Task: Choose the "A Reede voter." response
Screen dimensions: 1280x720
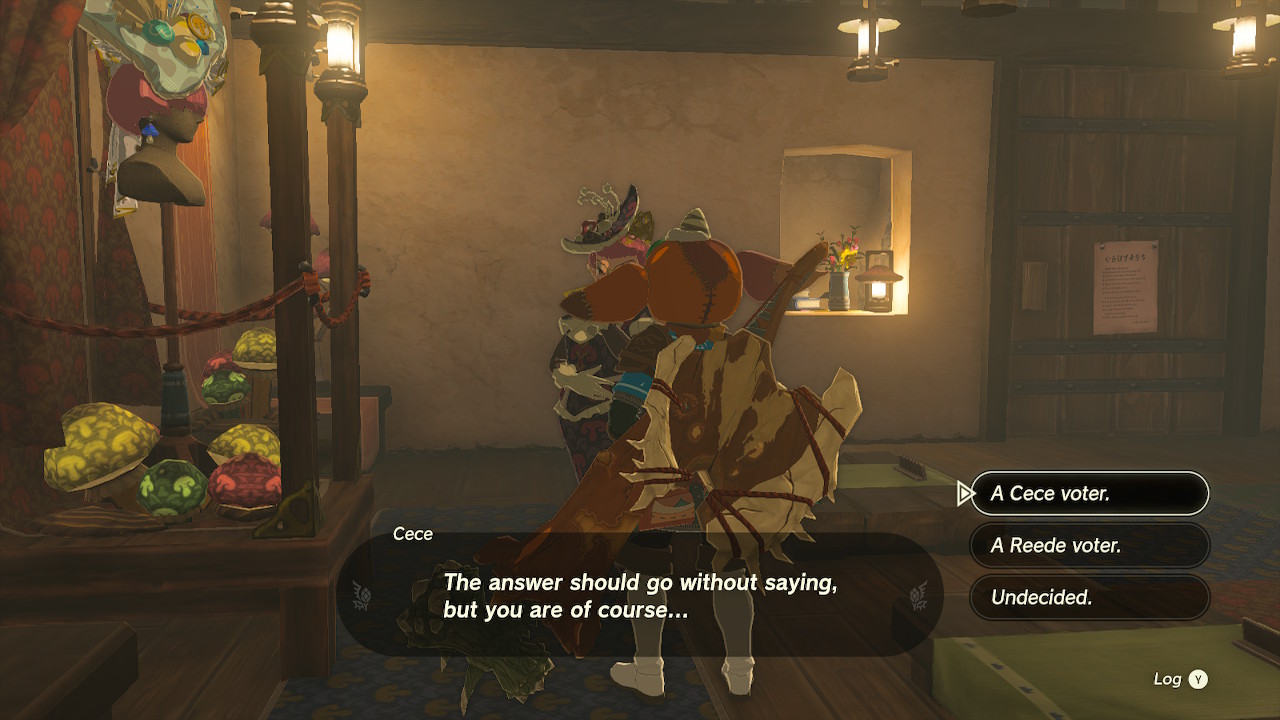Action: tap(1089, 546)
